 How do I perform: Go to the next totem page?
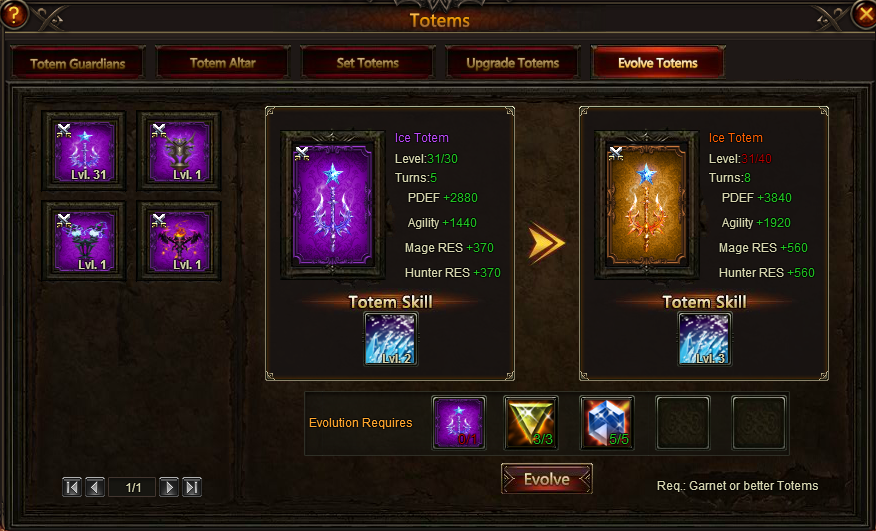tap(169, 487)
